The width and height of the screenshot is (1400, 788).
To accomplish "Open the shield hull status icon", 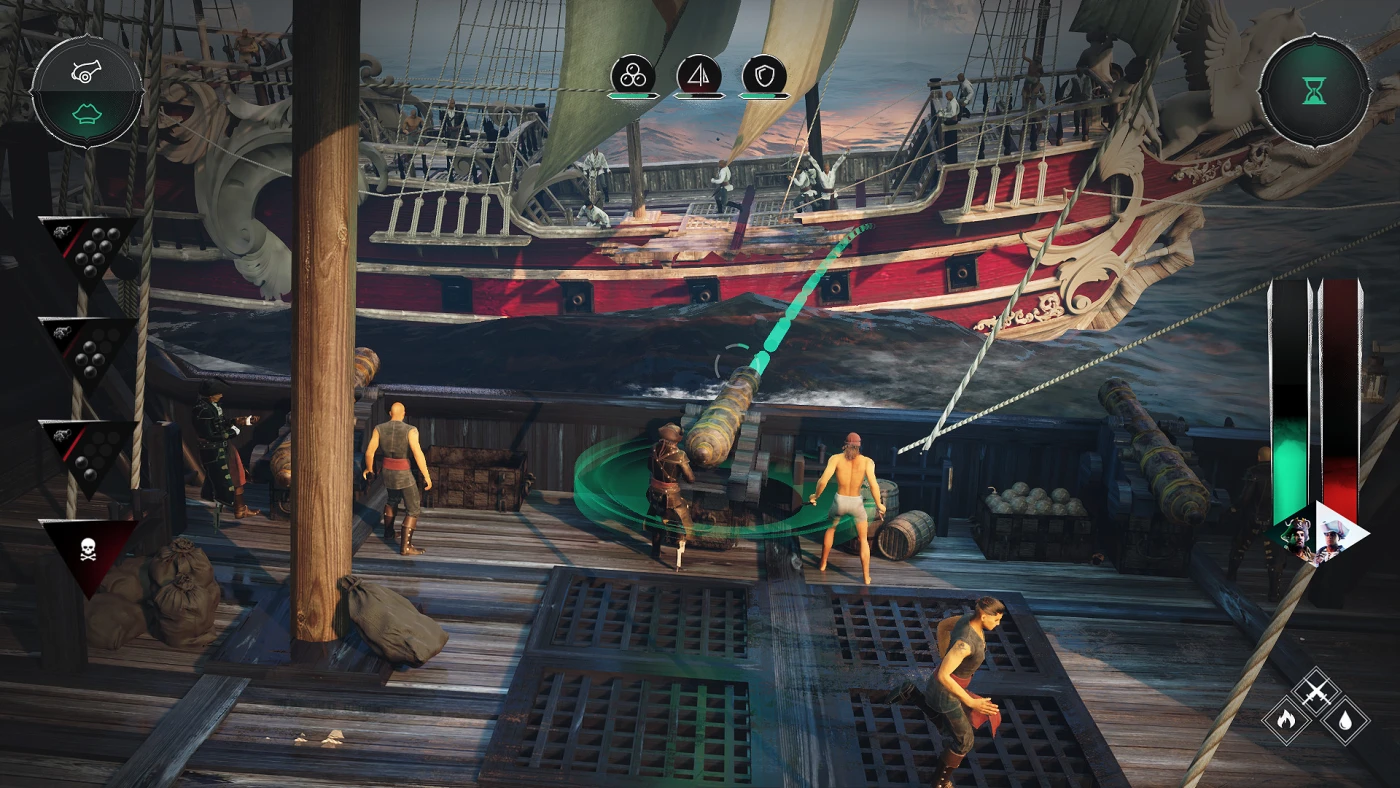I will pyautogui.click(x=764, y=74).
